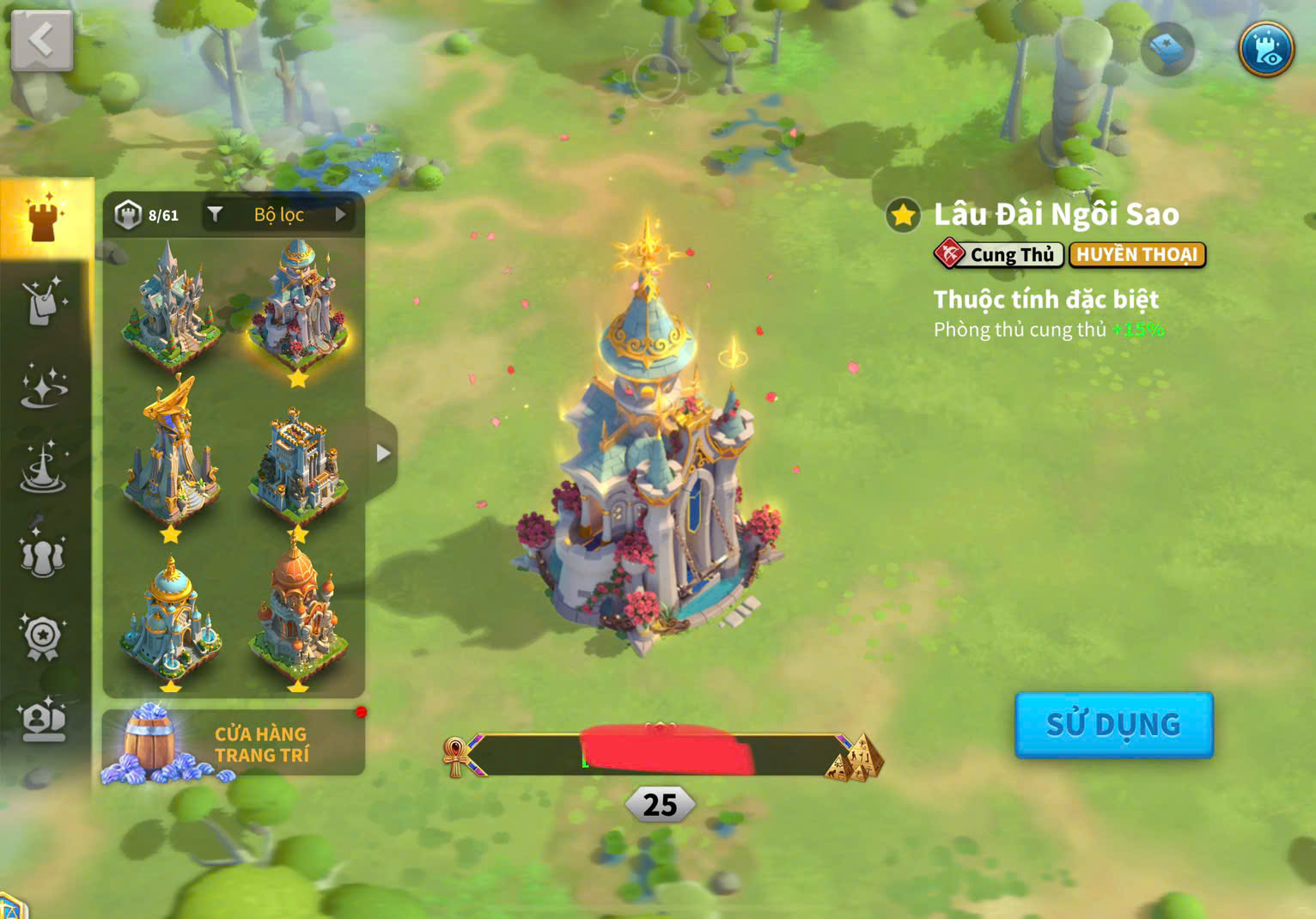The width and height of the screenshot is (1316, 919).
Task: Pick the golden winged tower thumbnail
Action: click(170, 455)
